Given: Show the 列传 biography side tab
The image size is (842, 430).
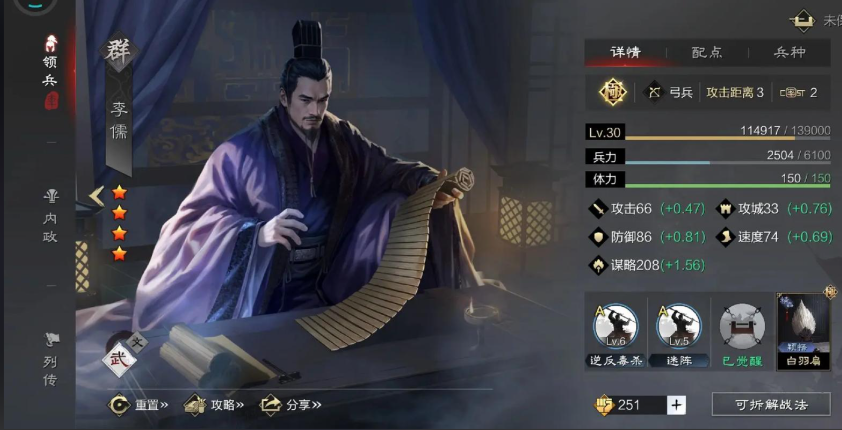Looking at the screenshot, I should (50, 360).
